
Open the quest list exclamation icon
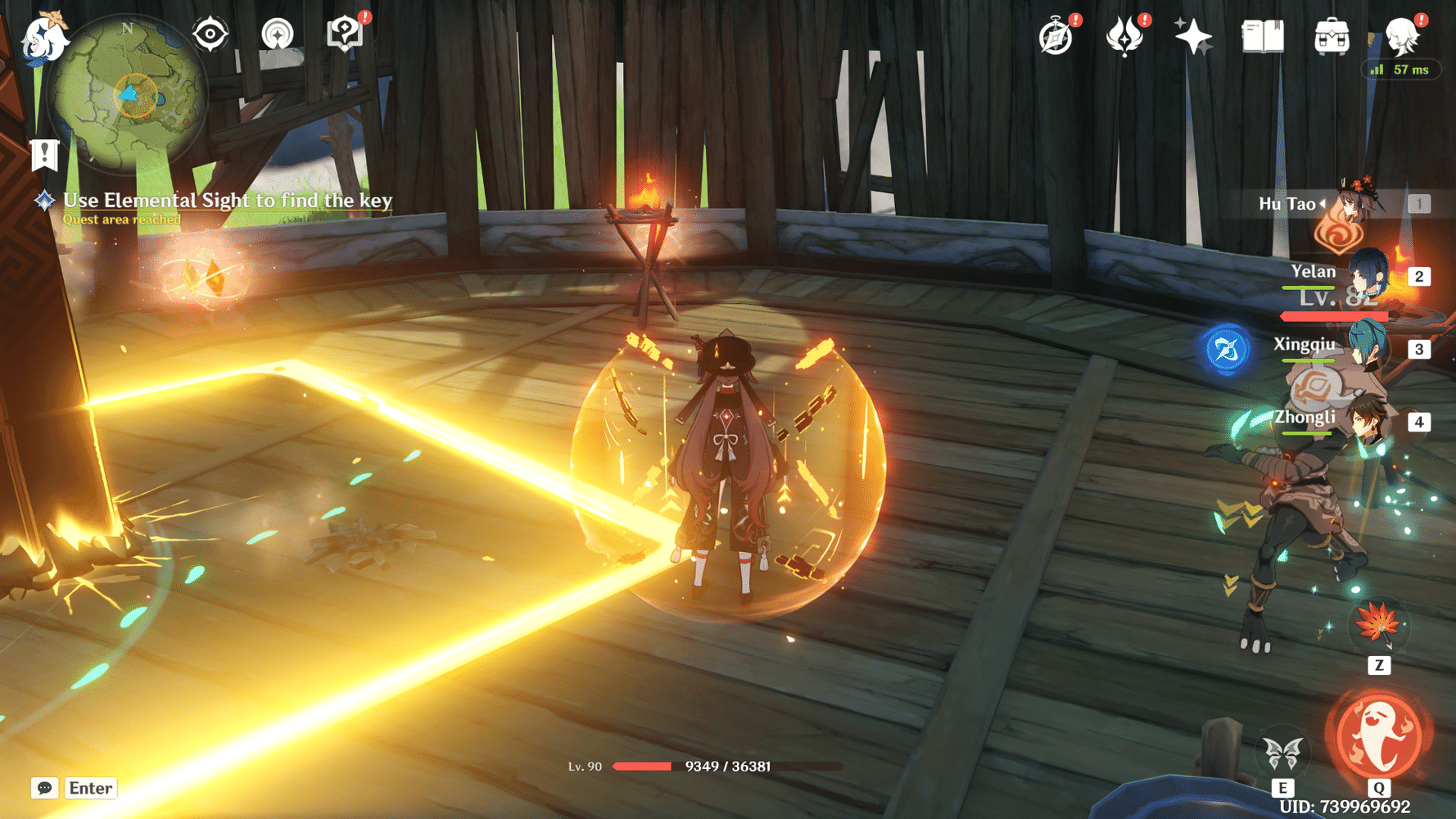pos(44,154)
